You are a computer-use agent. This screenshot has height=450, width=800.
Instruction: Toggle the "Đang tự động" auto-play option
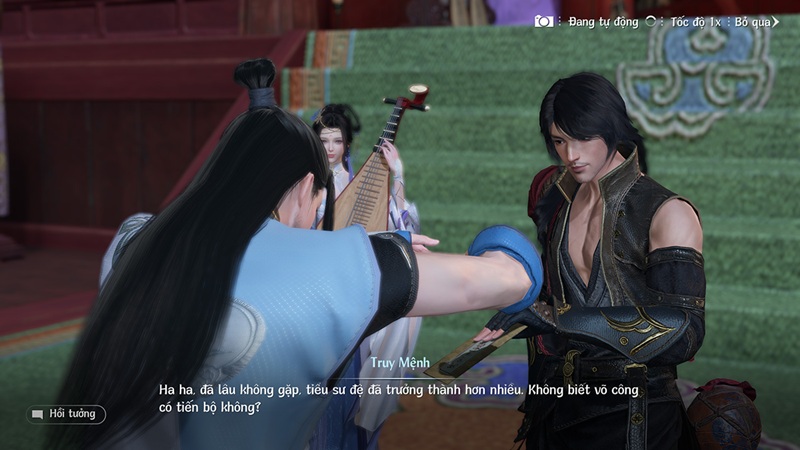click(x=603, y=21)
